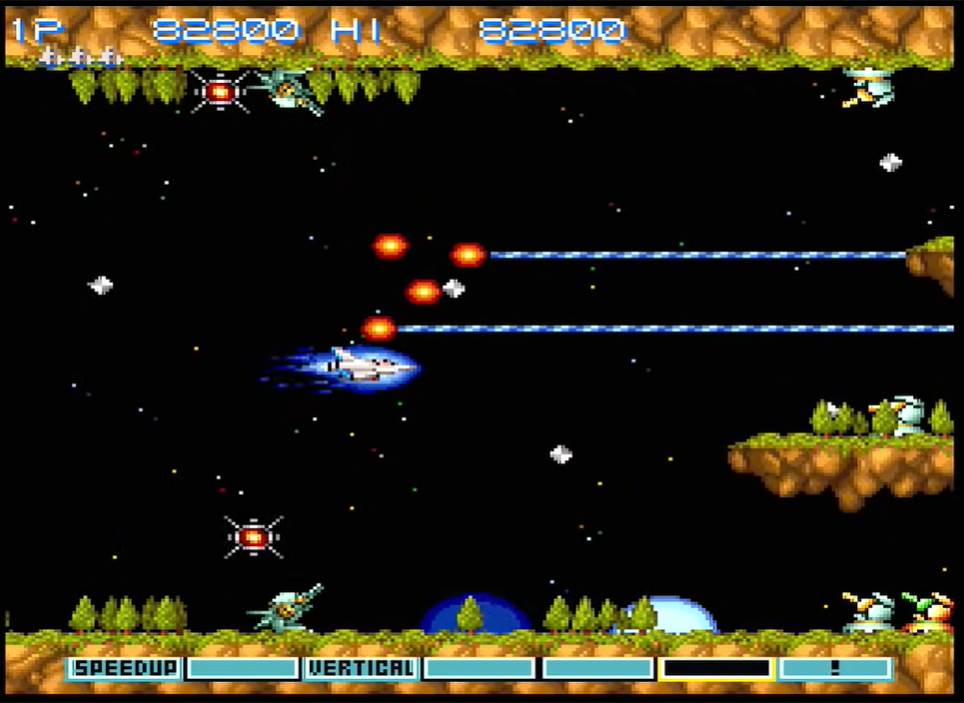964x703 pixels.
Task: Choose the VERTICAL power-up slot
Action: coord(361,668)
